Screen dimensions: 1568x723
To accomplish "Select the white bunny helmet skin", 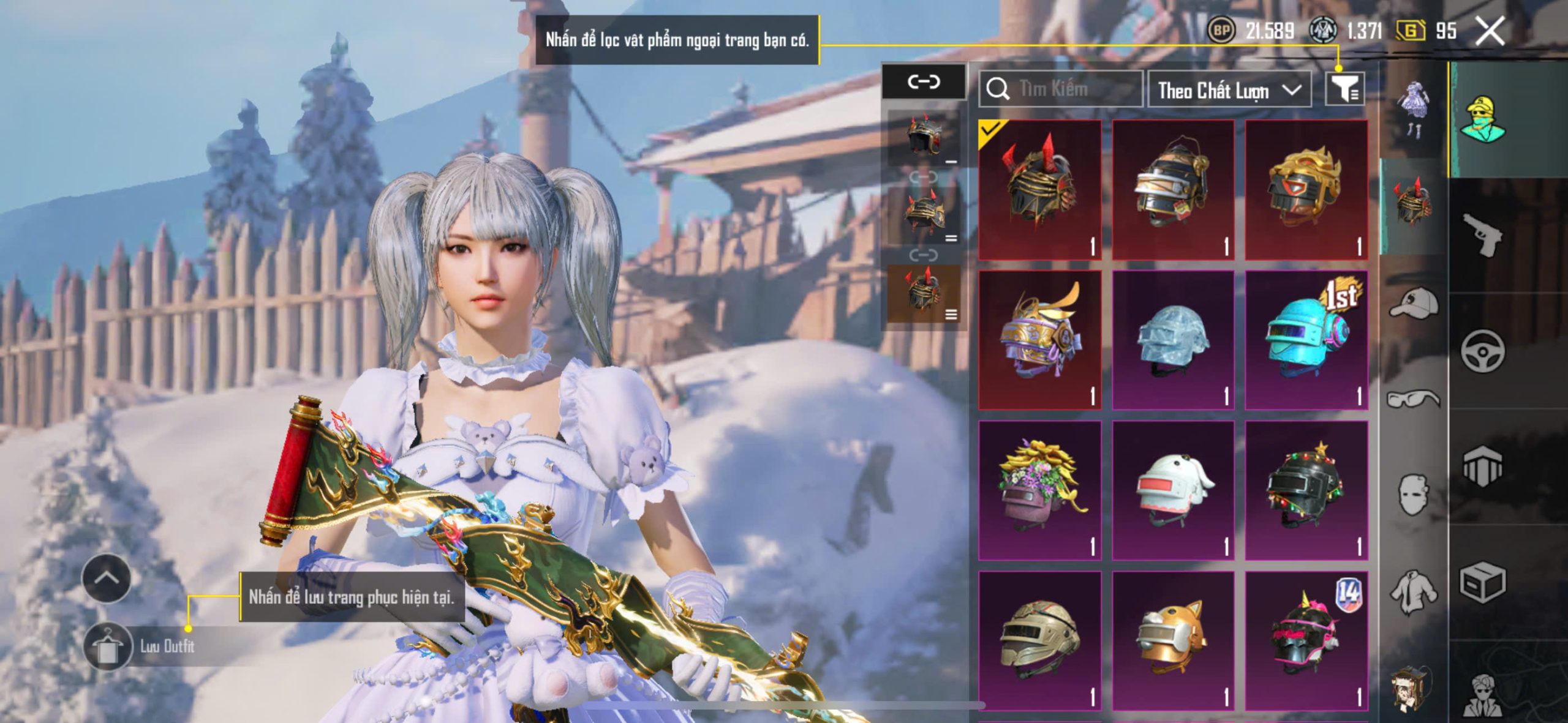I will (x=1172, y=490).
